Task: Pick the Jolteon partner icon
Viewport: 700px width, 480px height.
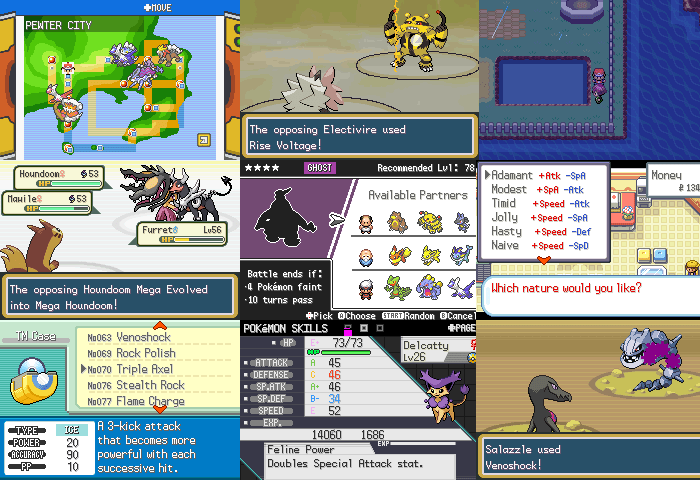Action: click(432, 254)
